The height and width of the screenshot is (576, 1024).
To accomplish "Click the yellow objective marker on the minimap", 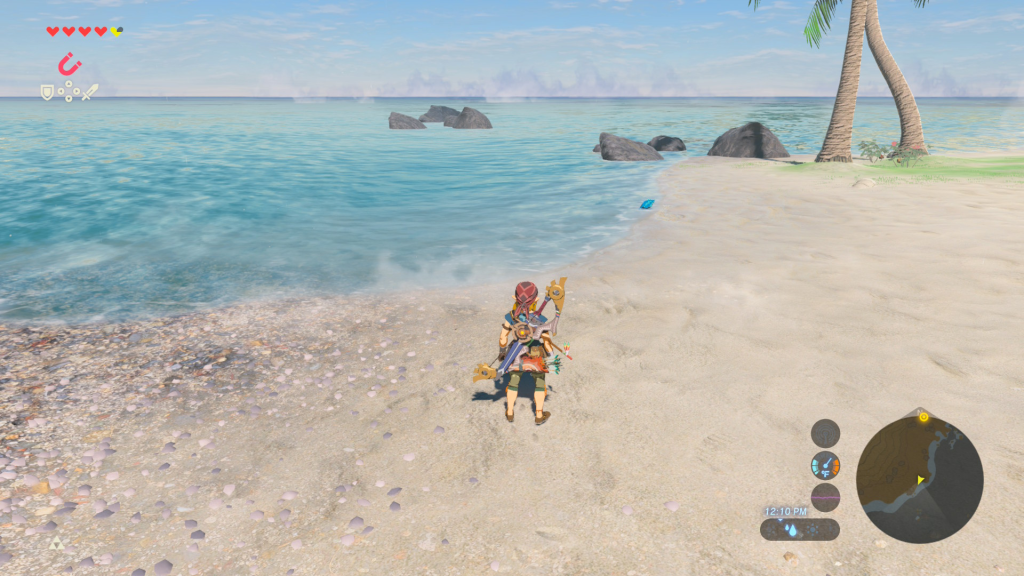I will click(923, 417).
